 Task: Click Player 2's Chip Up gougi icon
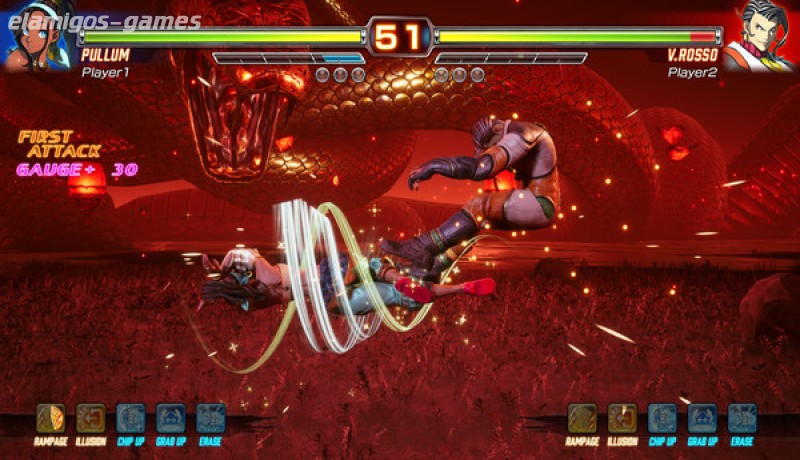click(x=662, y=417)
